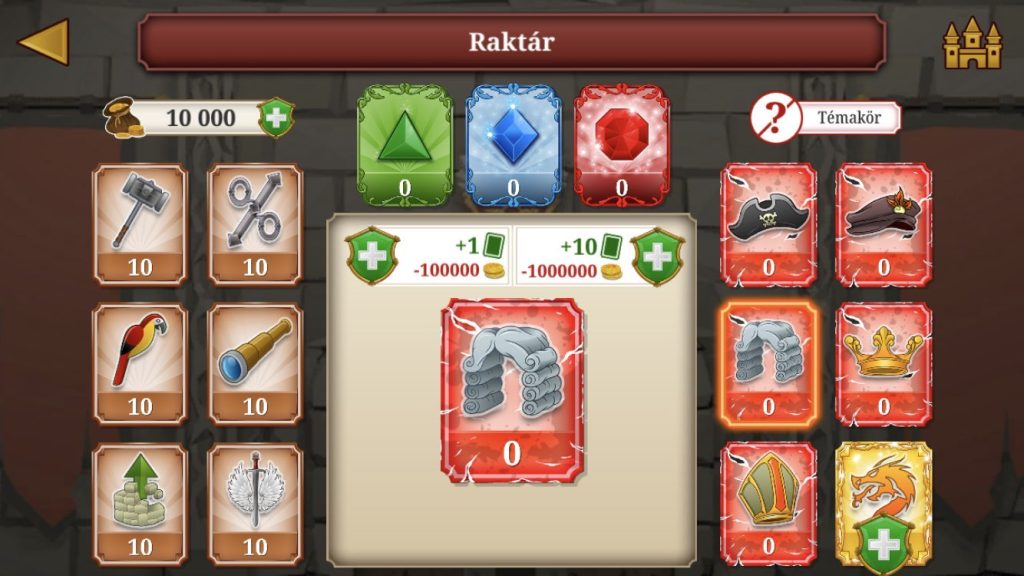Choose the percent arrows item card
Viewport: 1024px width, 576px height.
click(255, 224)
